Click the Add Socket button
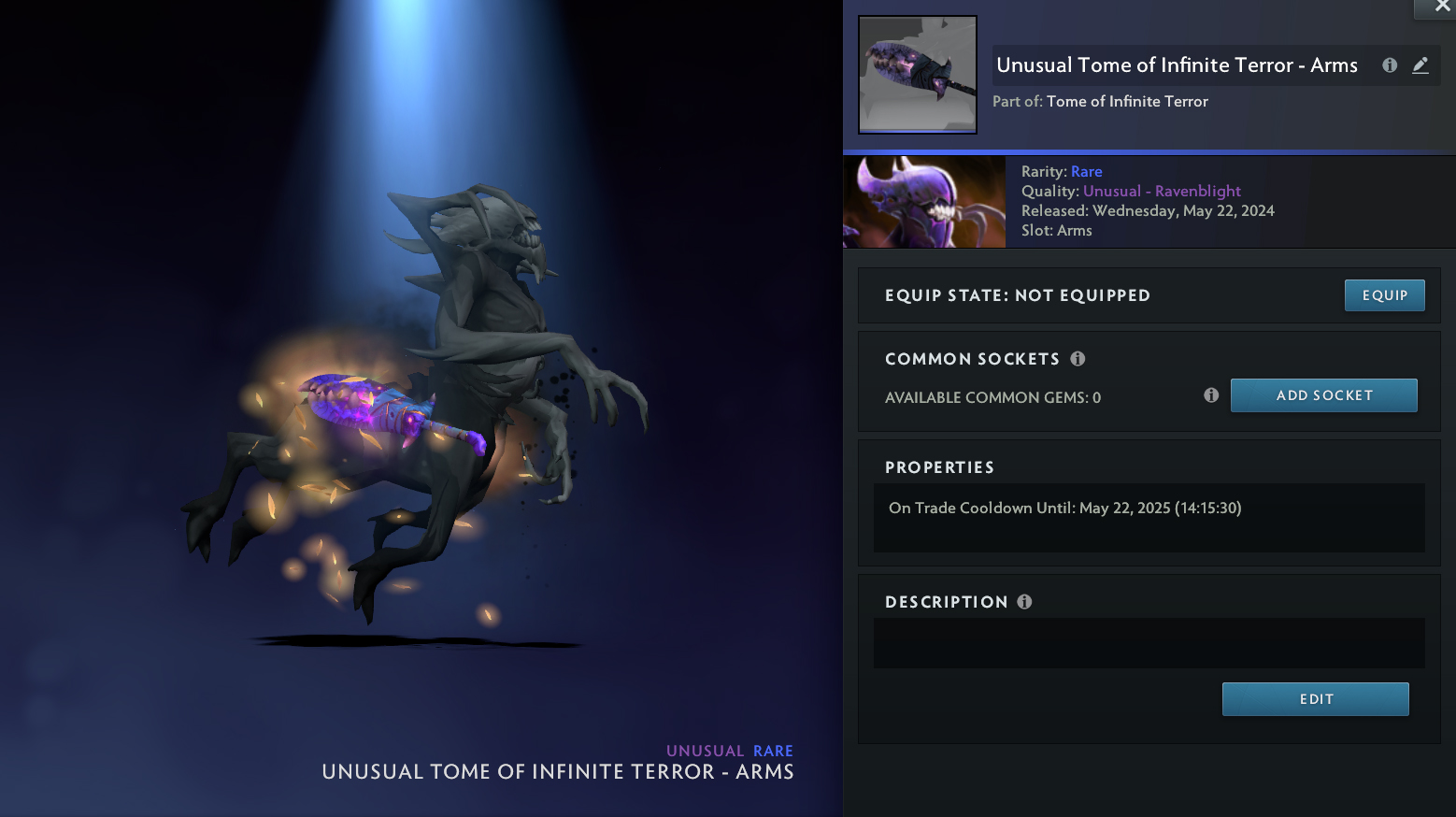This screenshot has width=1456, height=817. coord(1323,395)
